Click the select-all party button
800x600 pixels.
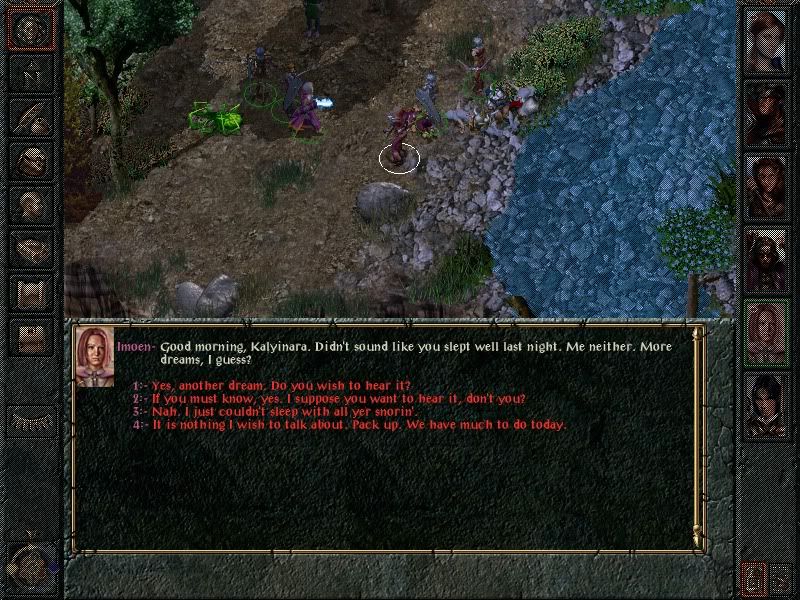coord(781,577)
